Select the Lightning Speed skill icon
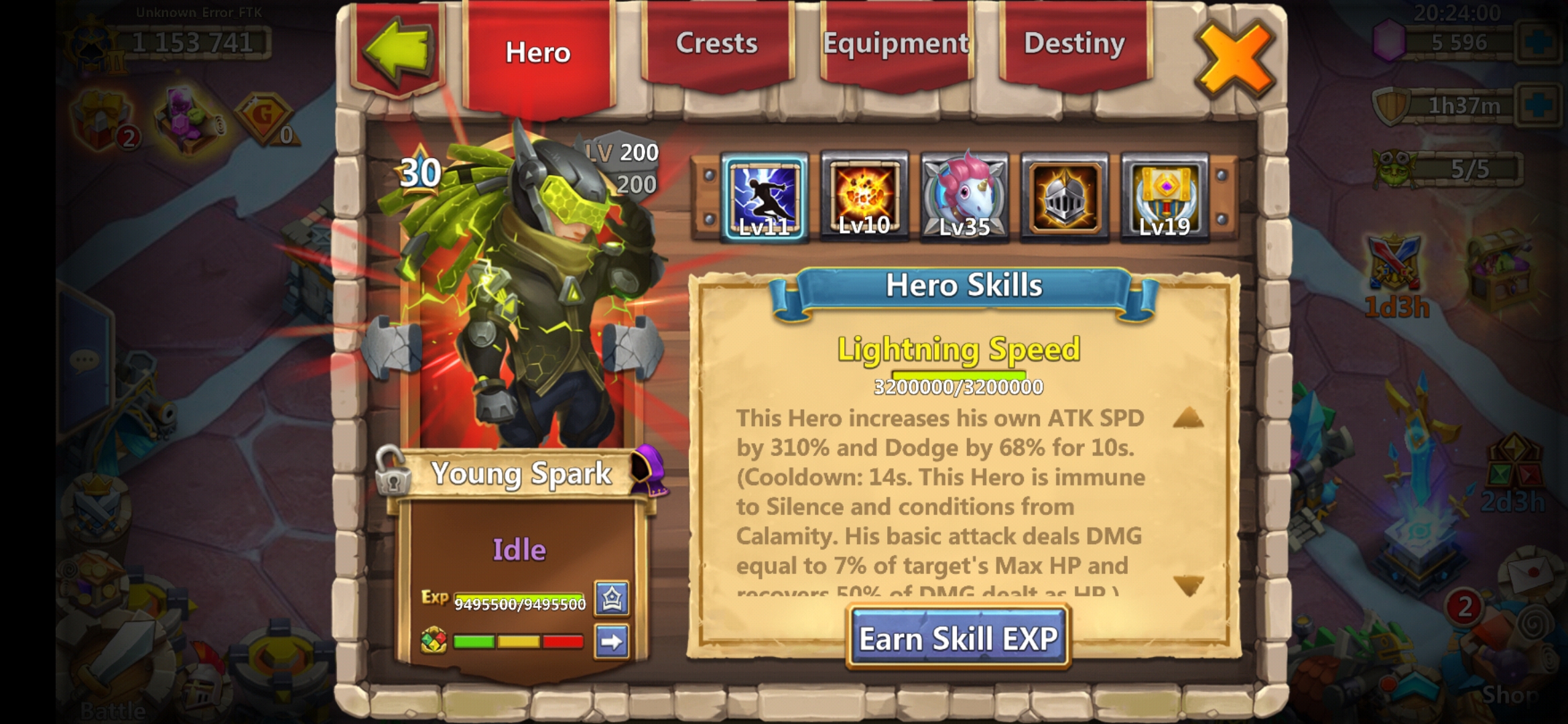This screenshot has width=1568, height=724. pyautogui.click(x=765, y=196)
